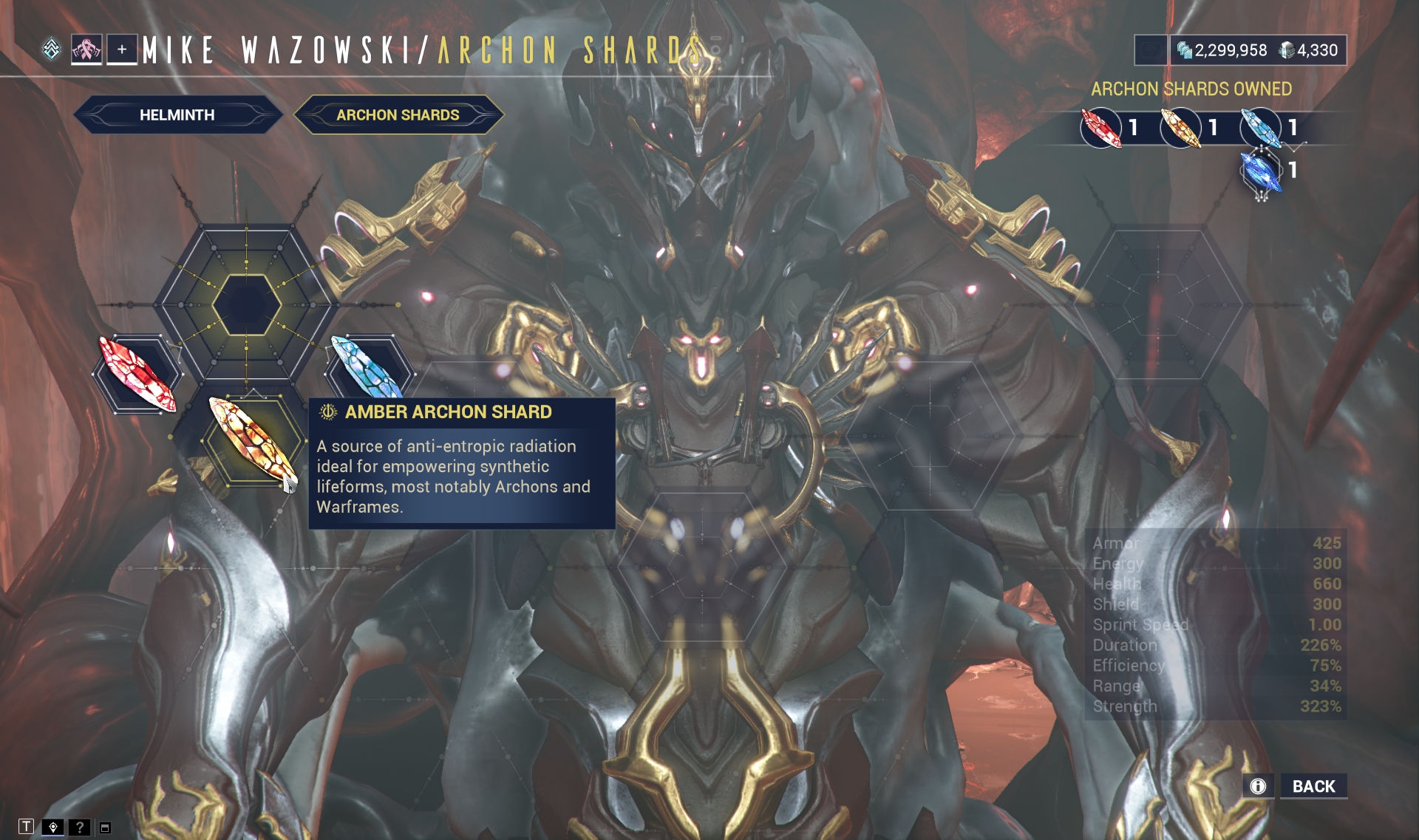Viewport: 1419px width, 840px height.
Task: Switch to the Helminth tab
Action: (x=177, y=115)
